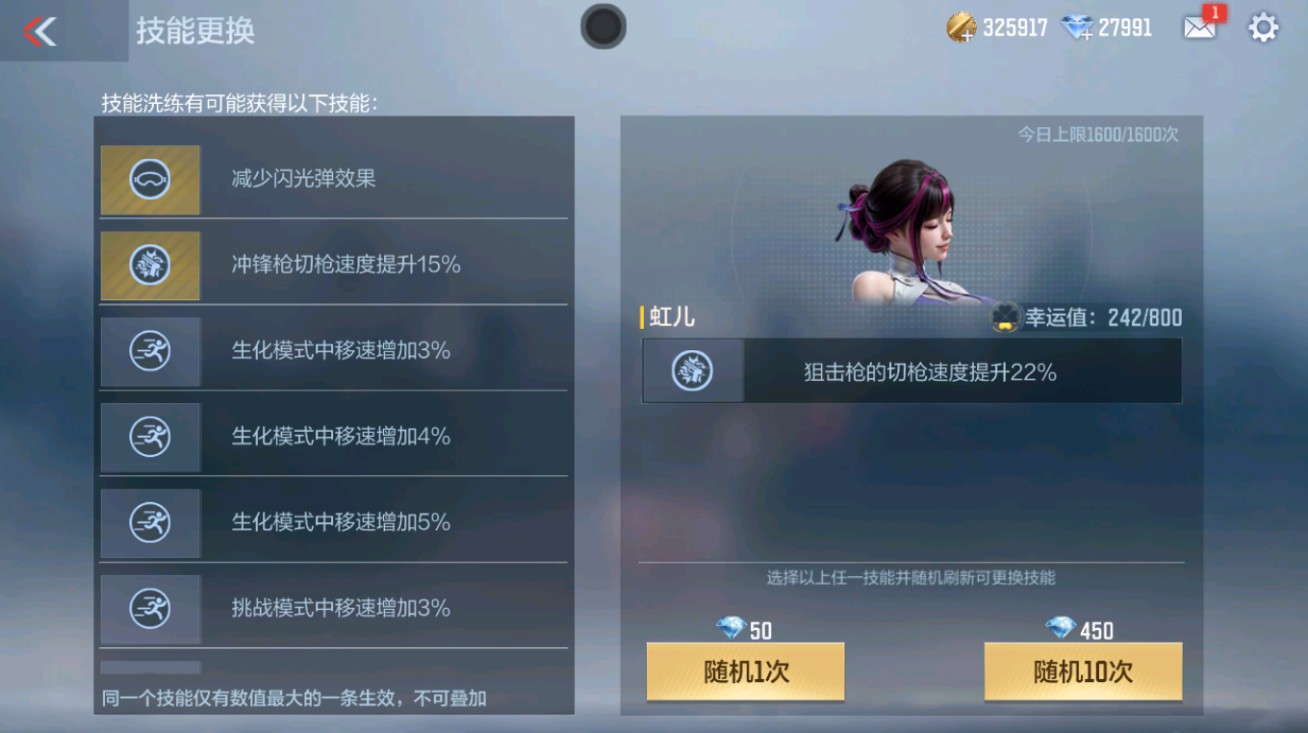
Task: Open the mail inbox with notification badge
Action: pyautogui.click(x=1199, y=29)
